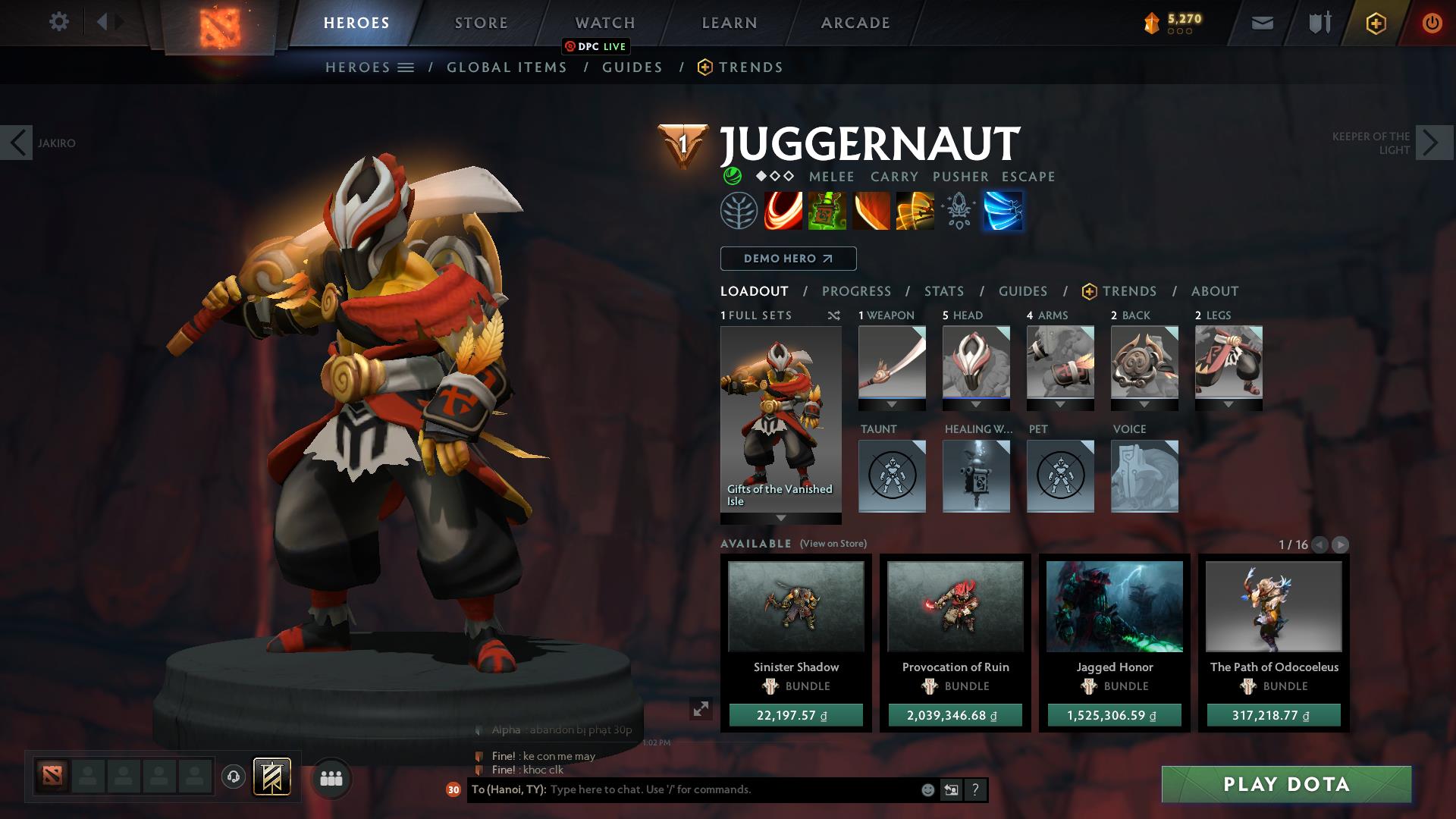This screenshot has height=819, width=1456.
Task: Click the chat input field
Action: tap(682, 789)
